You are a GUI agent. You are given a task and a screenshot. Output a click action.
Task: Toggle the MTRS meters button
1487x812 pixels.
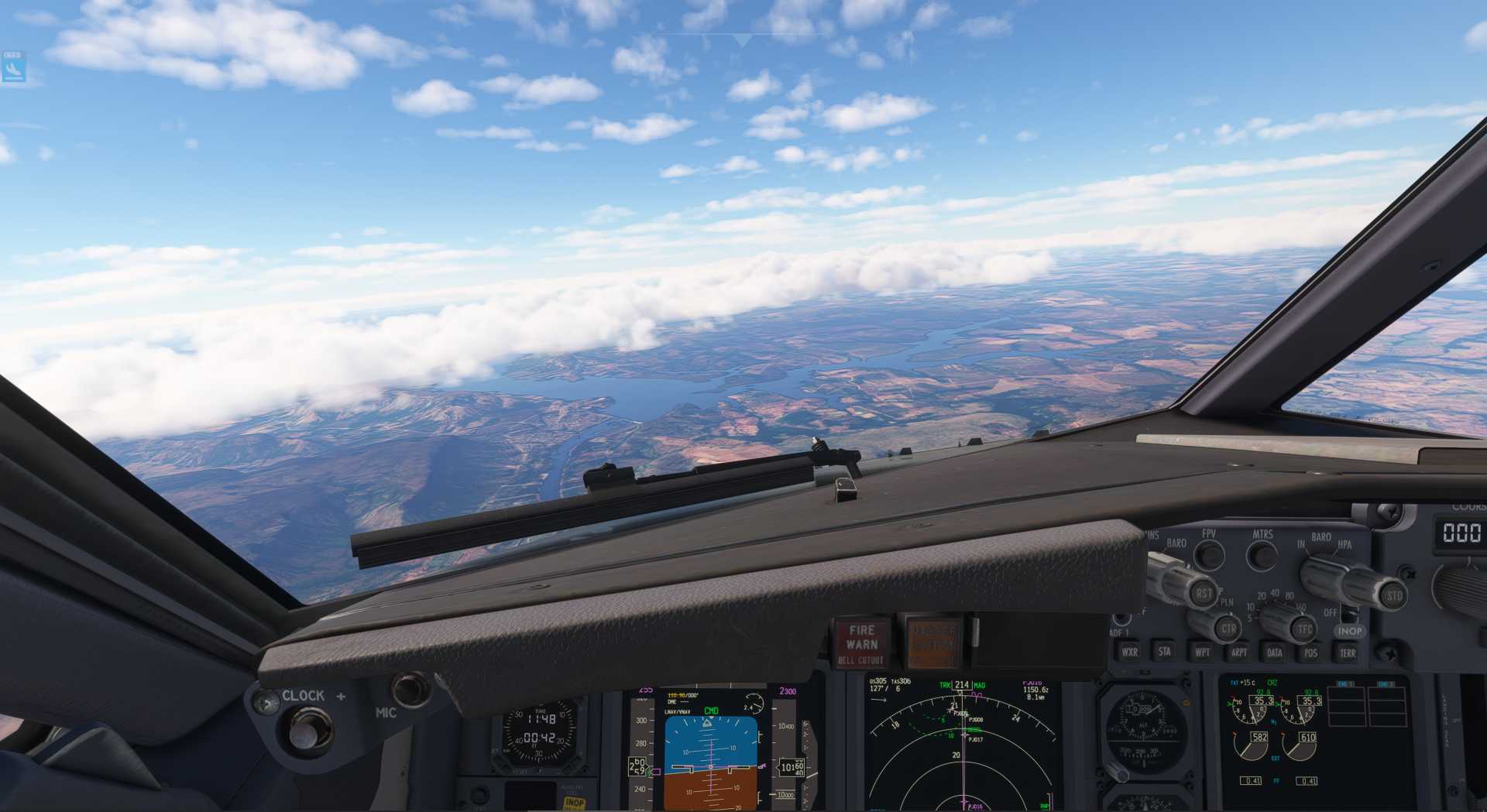point(1262,555)
